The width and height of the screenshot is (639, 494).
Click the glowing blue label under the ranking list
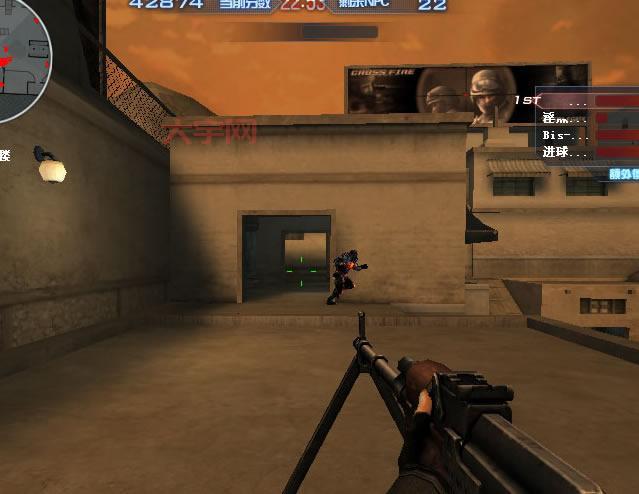622,173
